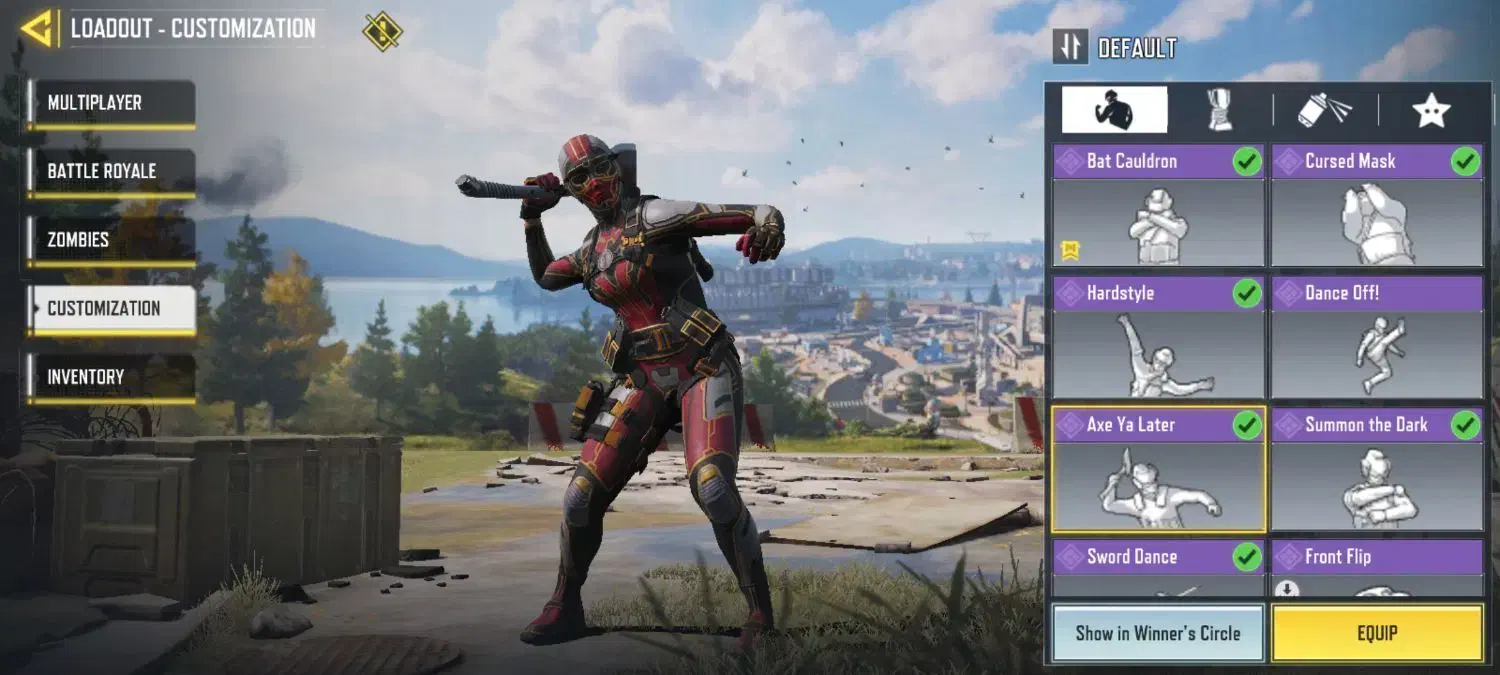The height and width of the screenshot is (675, 1500).
Task: Pick the Summon the Dark emote
Action: click(x=1377, y=470)
